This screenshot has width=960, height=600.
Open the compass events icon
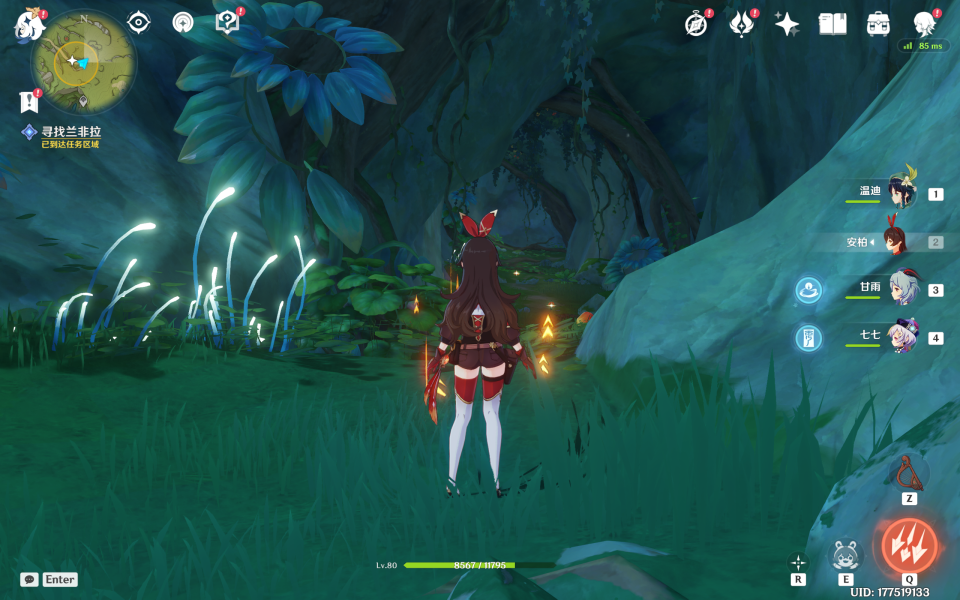(696, 24)
